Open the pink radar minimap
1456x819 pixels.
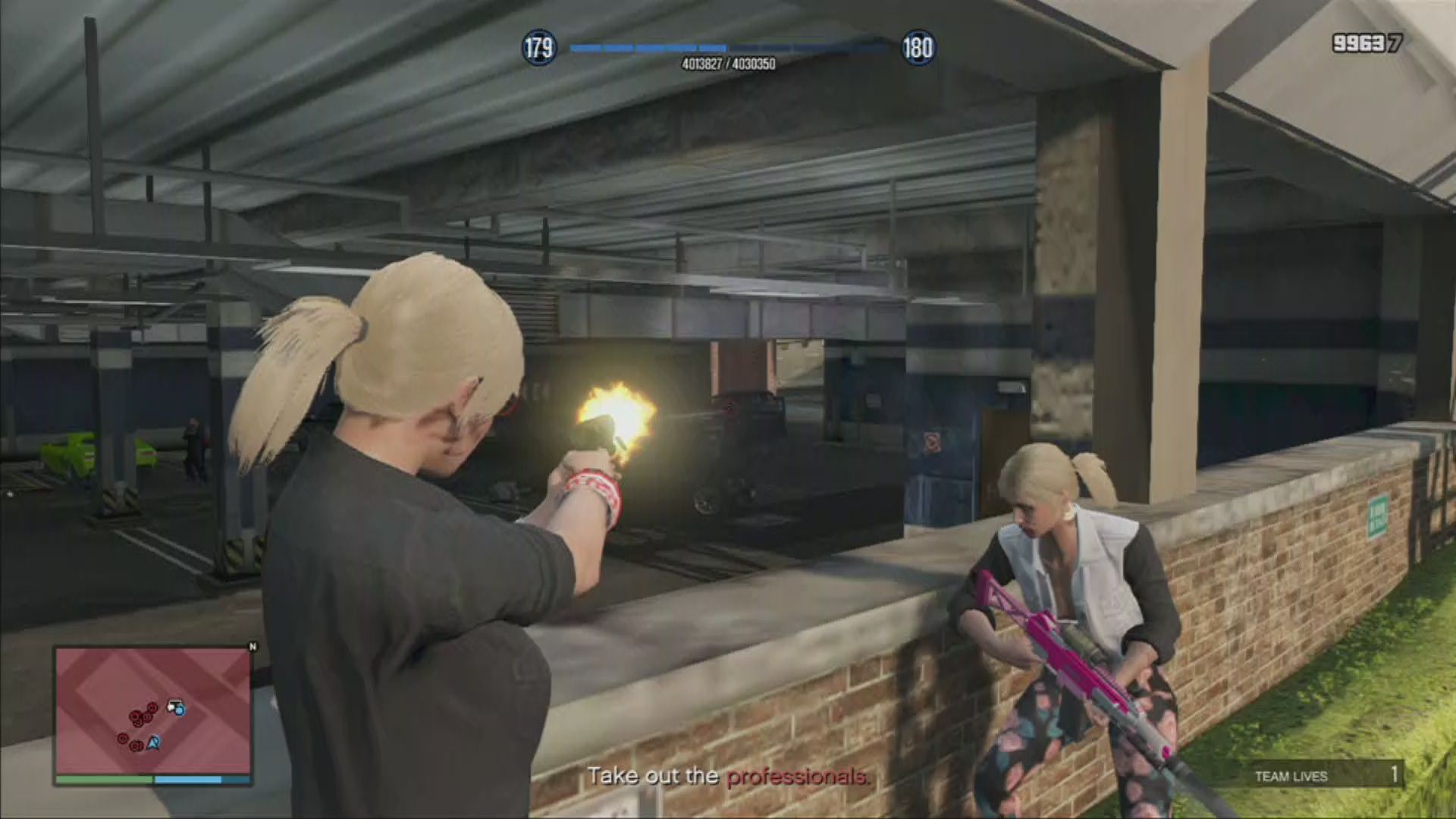pyautogui.click(x=152, y=709)
